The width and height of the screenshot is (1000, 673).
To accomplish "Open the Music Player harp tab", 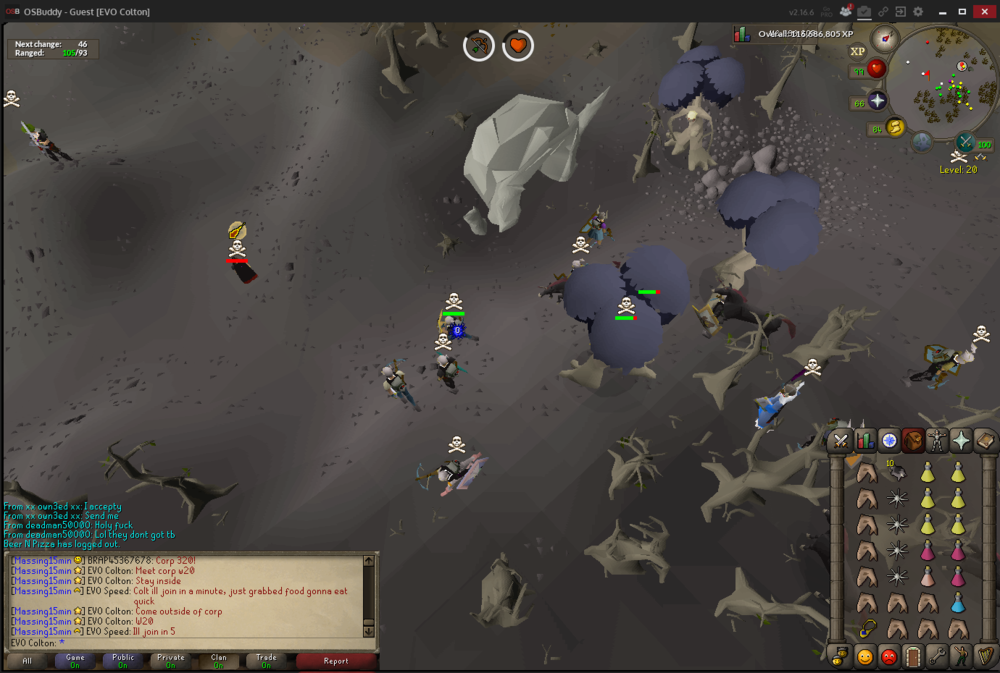I will (x=985, y=656).
